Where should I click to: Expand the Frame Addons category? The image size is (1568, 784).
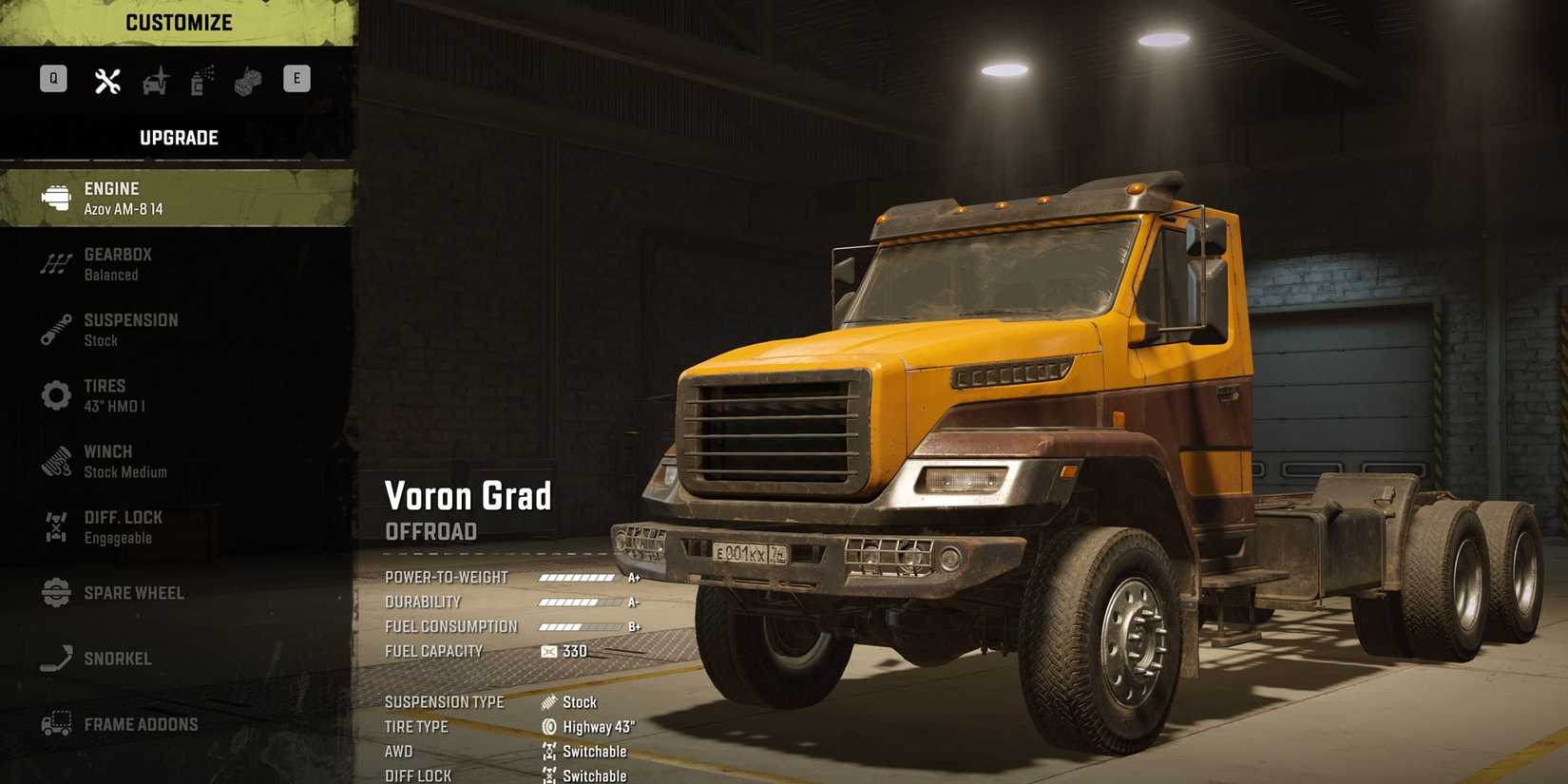(x=54, y=723)
